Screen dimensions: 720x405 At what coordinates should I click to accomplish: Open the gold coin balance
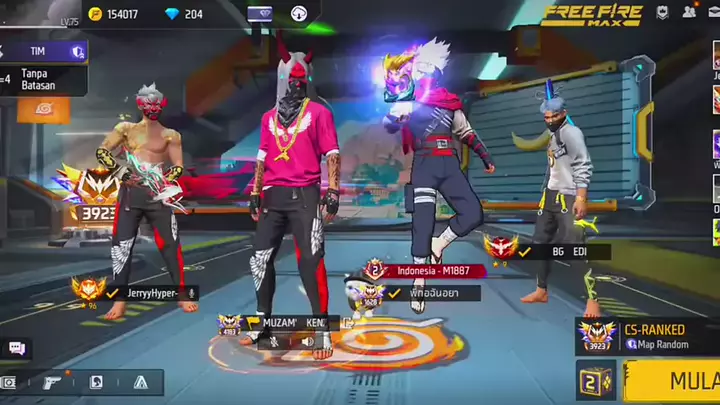coord(115,14)
